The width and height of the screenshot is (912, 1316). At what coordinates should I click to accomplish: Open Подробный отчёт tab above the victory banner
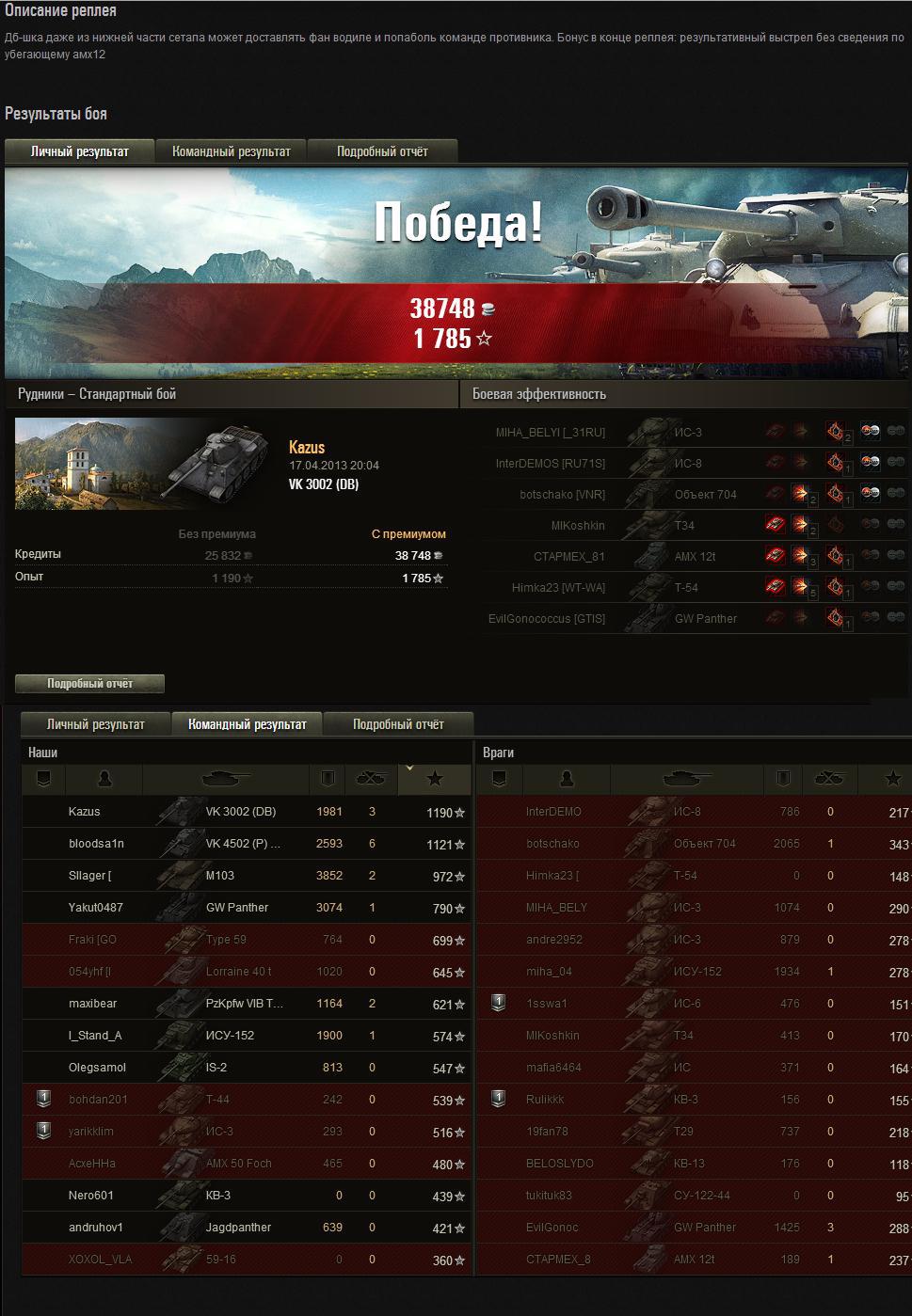pyautogui.click(x=382, y=151)
